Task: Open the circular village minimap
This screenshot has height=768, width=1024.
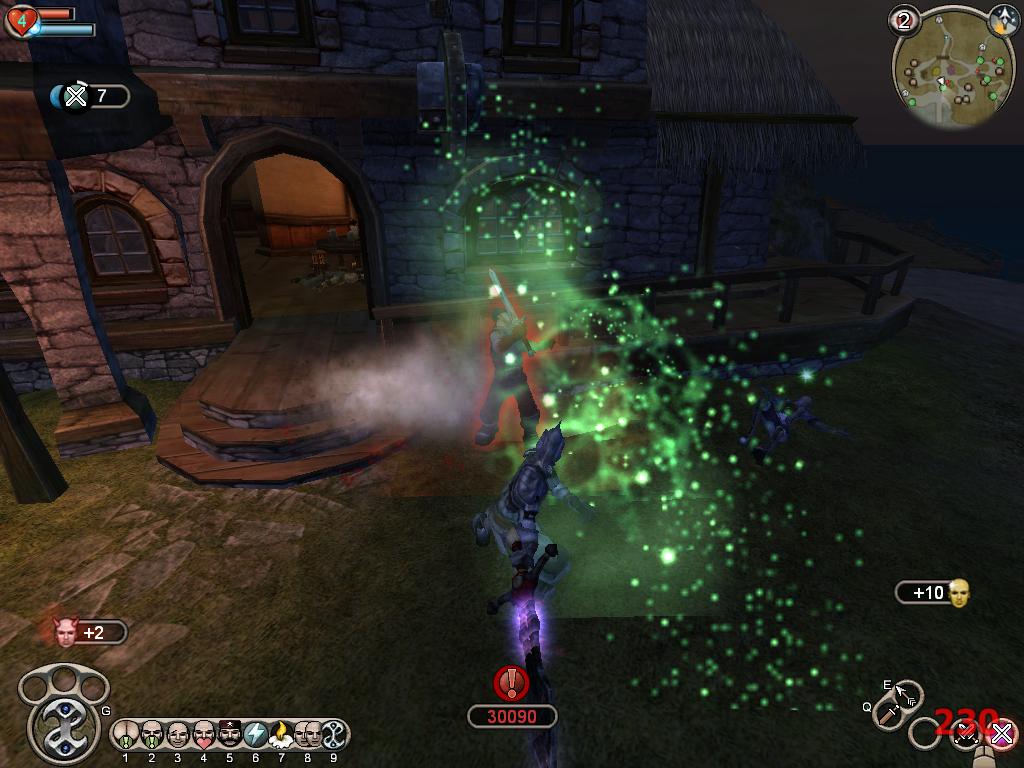Action: point(939,68)
